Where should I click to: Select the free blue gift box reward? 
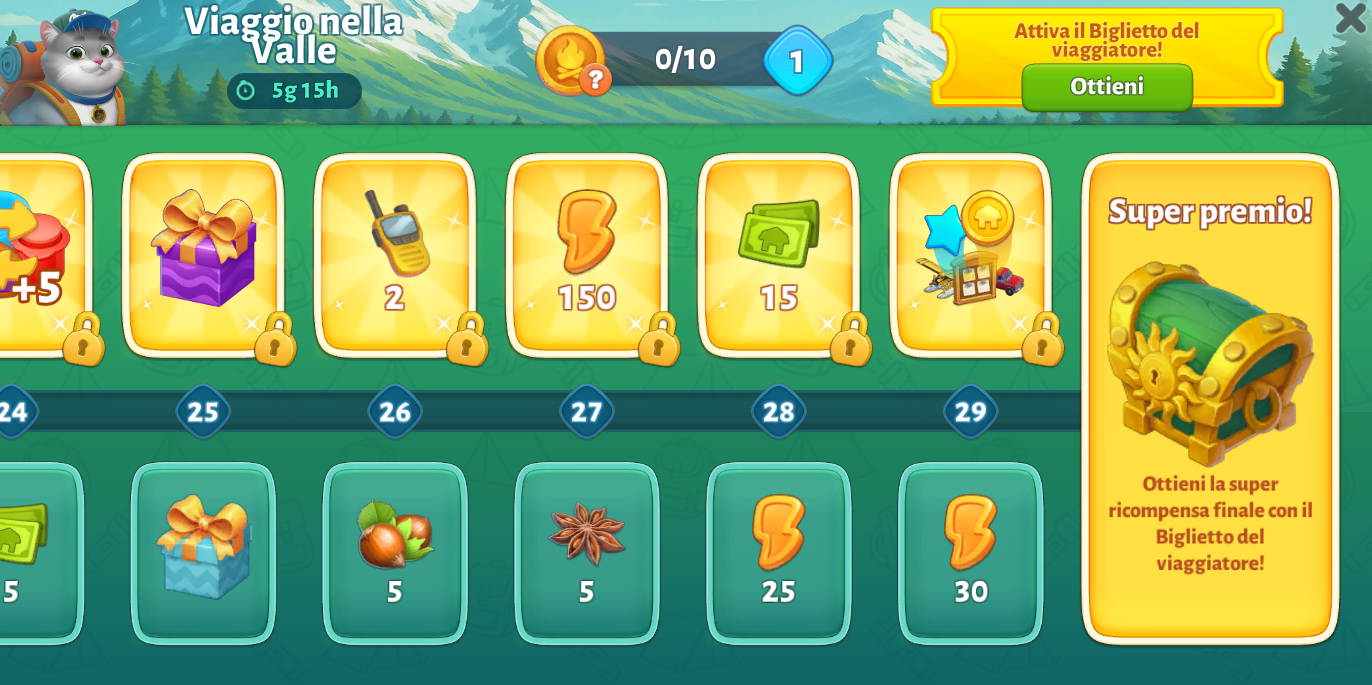[x=203, y=552]
